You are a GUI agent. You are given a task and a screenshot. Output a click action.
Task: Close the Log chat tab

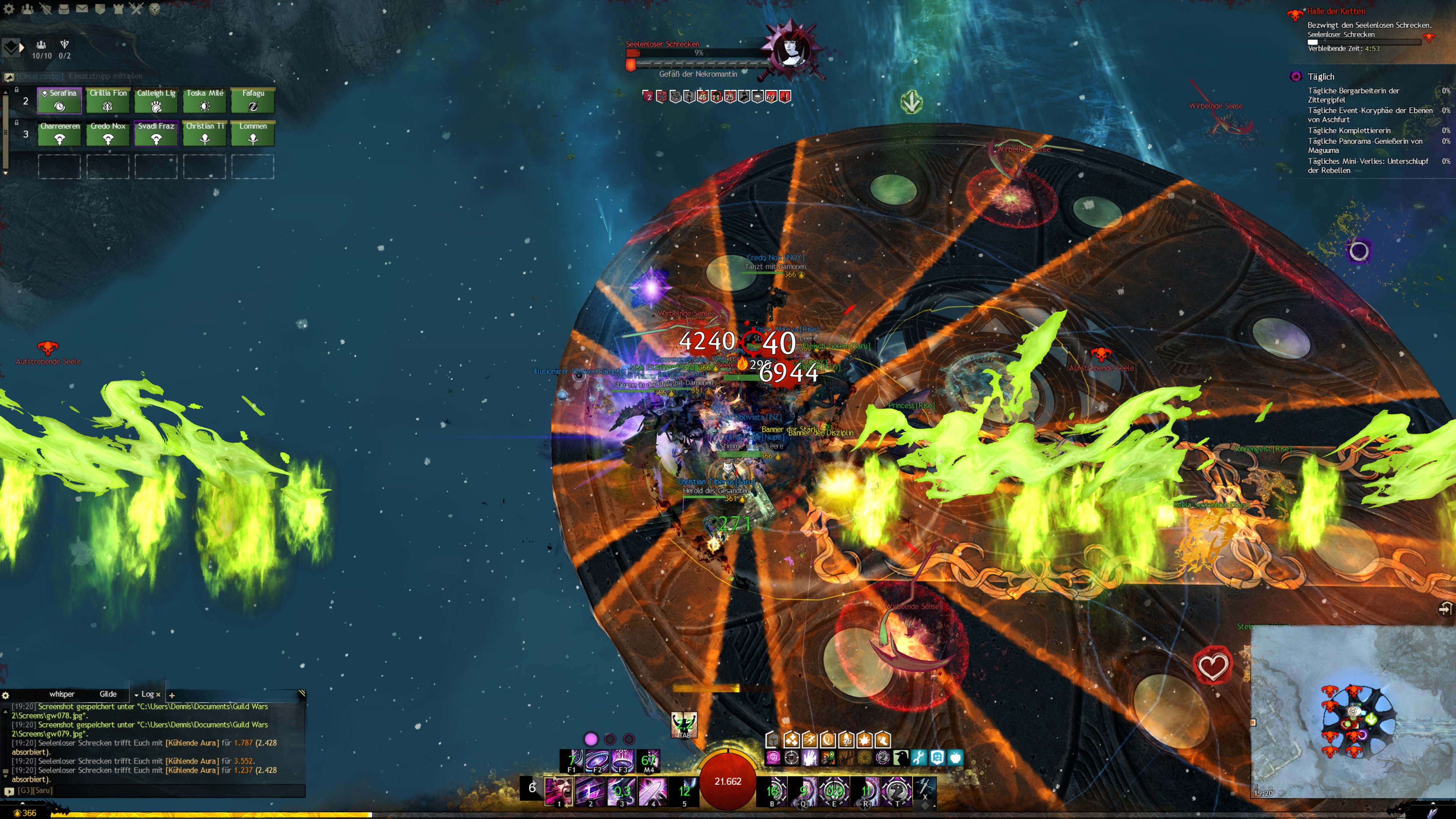(x=158, y=695)
